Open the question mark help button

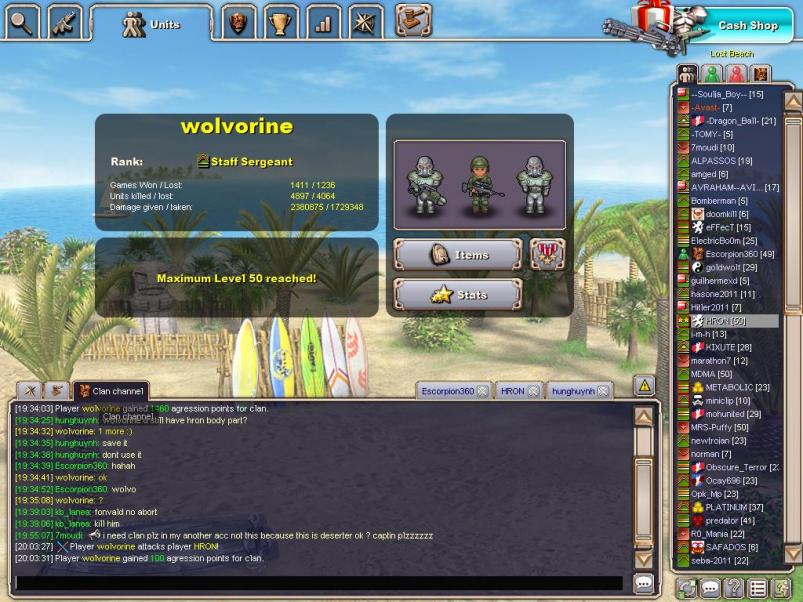pyautogui.click(x=733, y=587)
